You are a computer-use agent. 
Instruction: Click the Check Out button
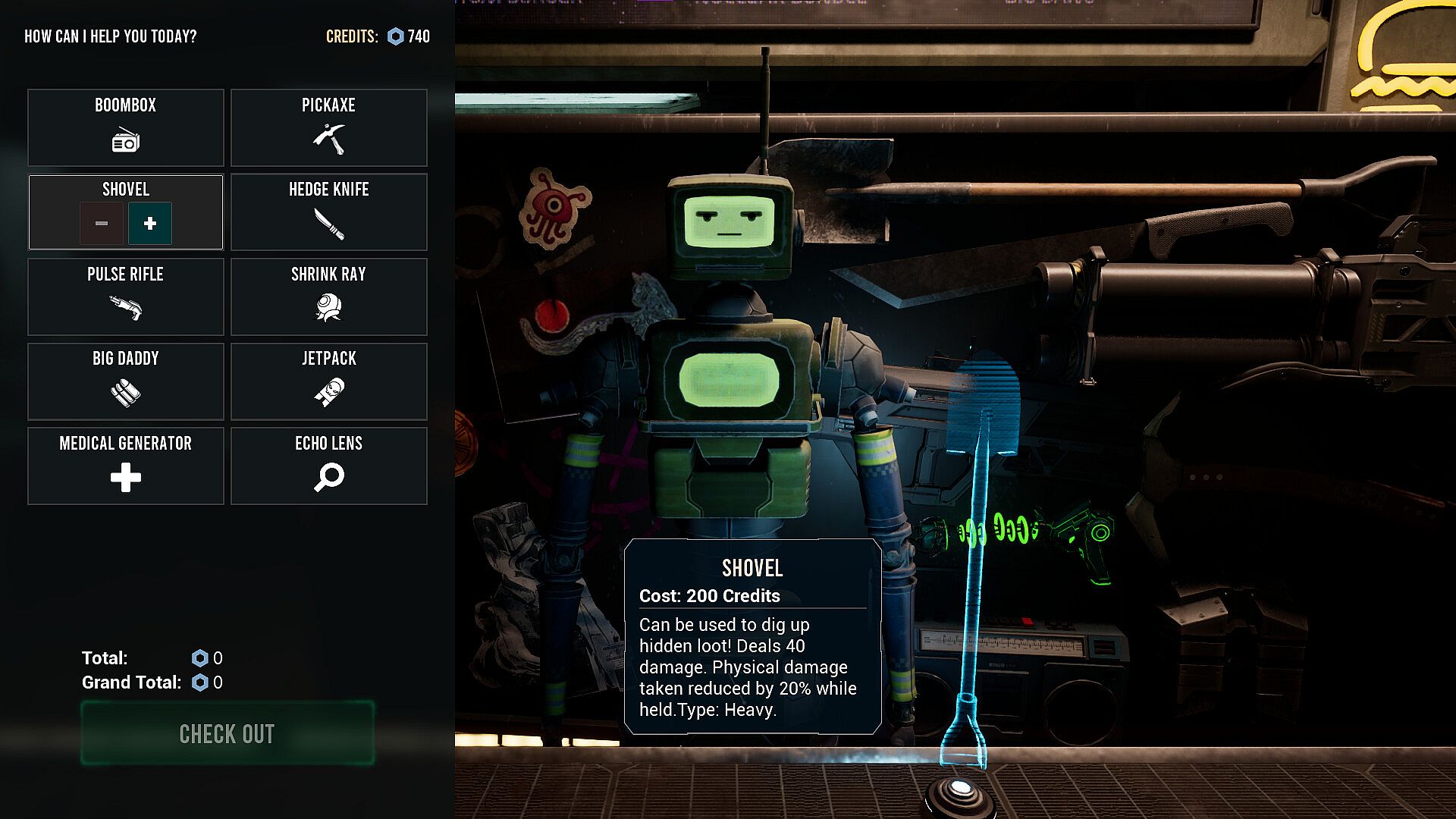pos(227,733)
